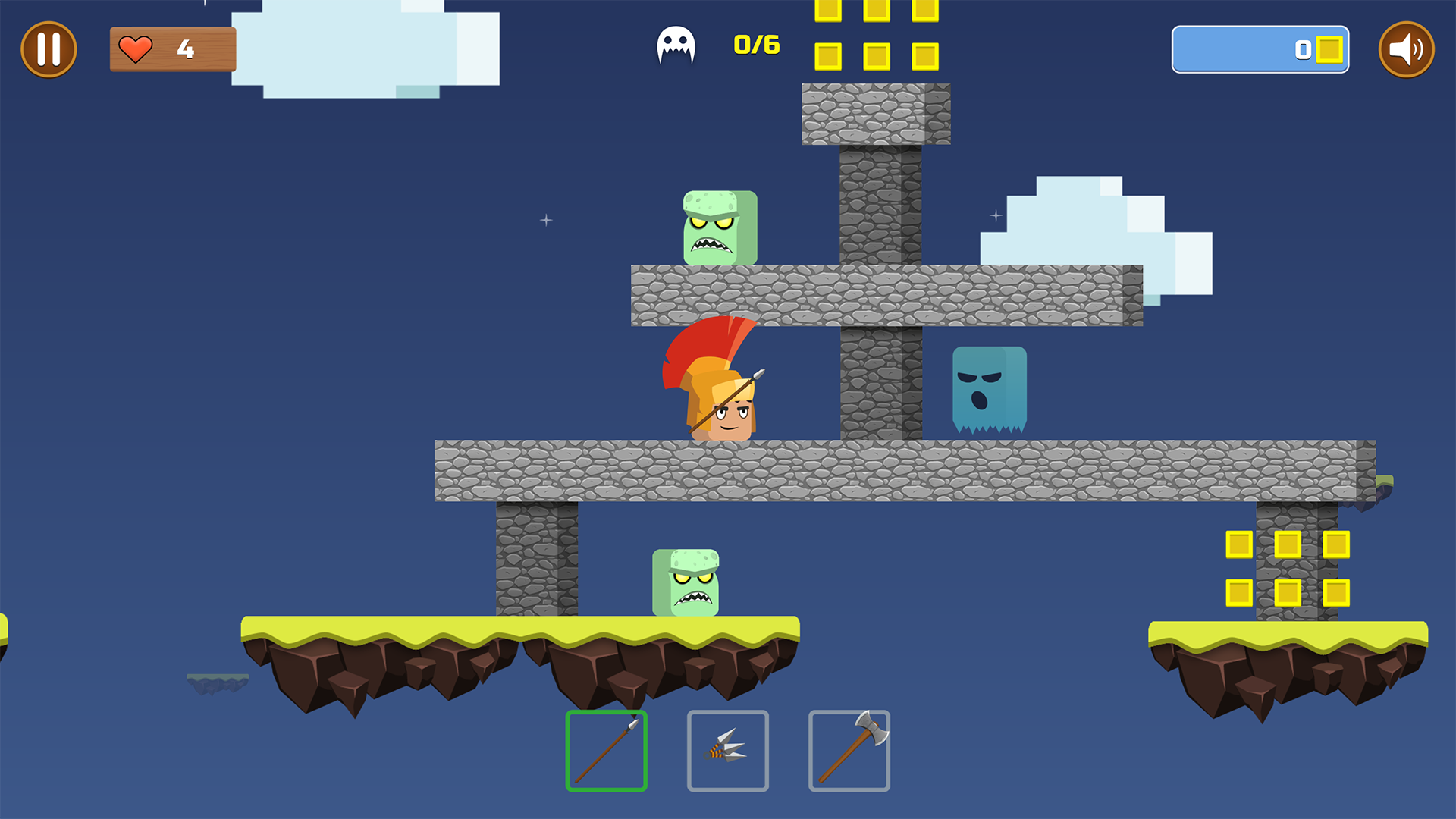
Task: Click the lives counter showing 4
Action: click(173, 49)
